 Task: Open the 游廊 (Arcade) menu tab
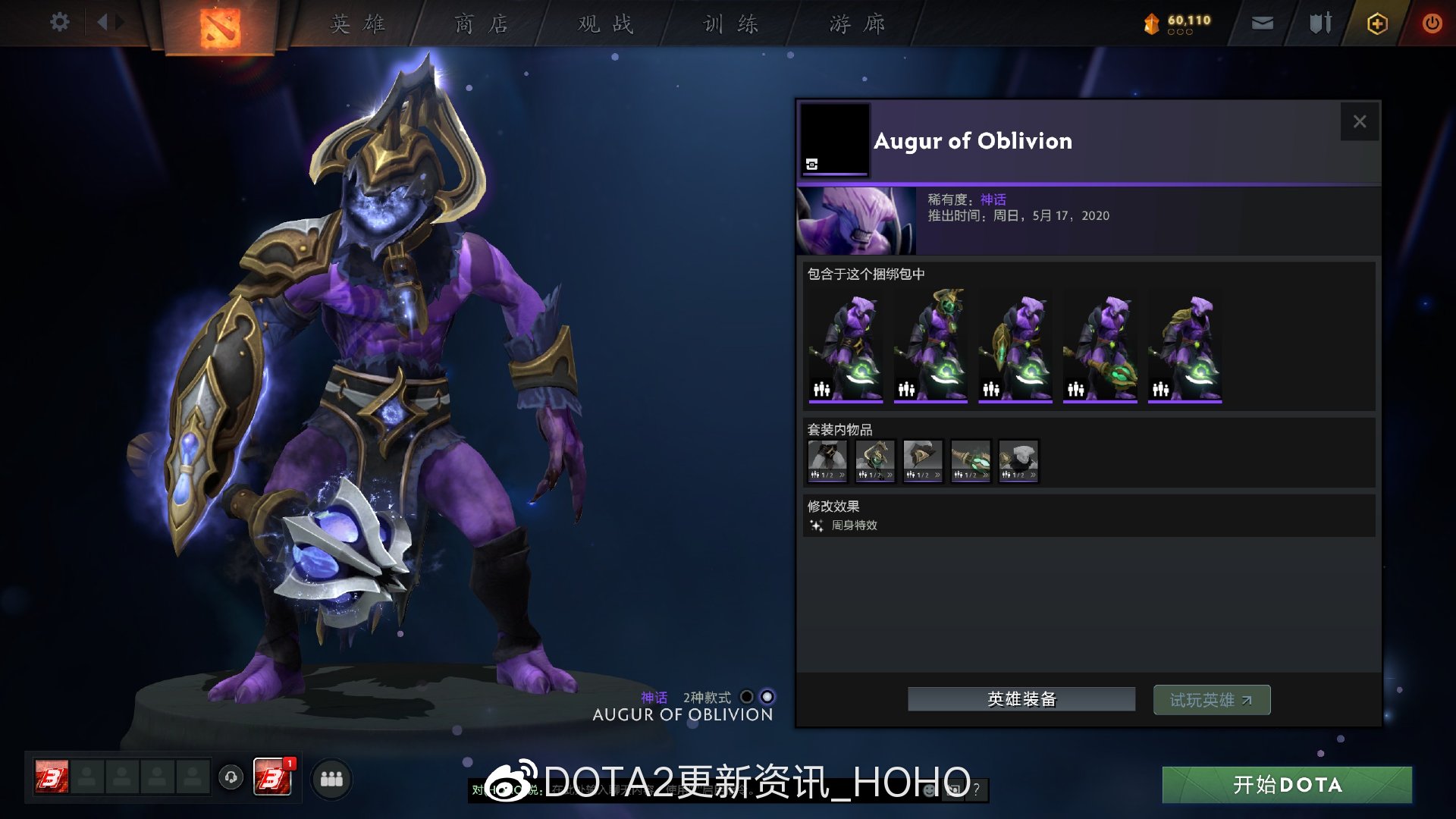coord(857,24)
